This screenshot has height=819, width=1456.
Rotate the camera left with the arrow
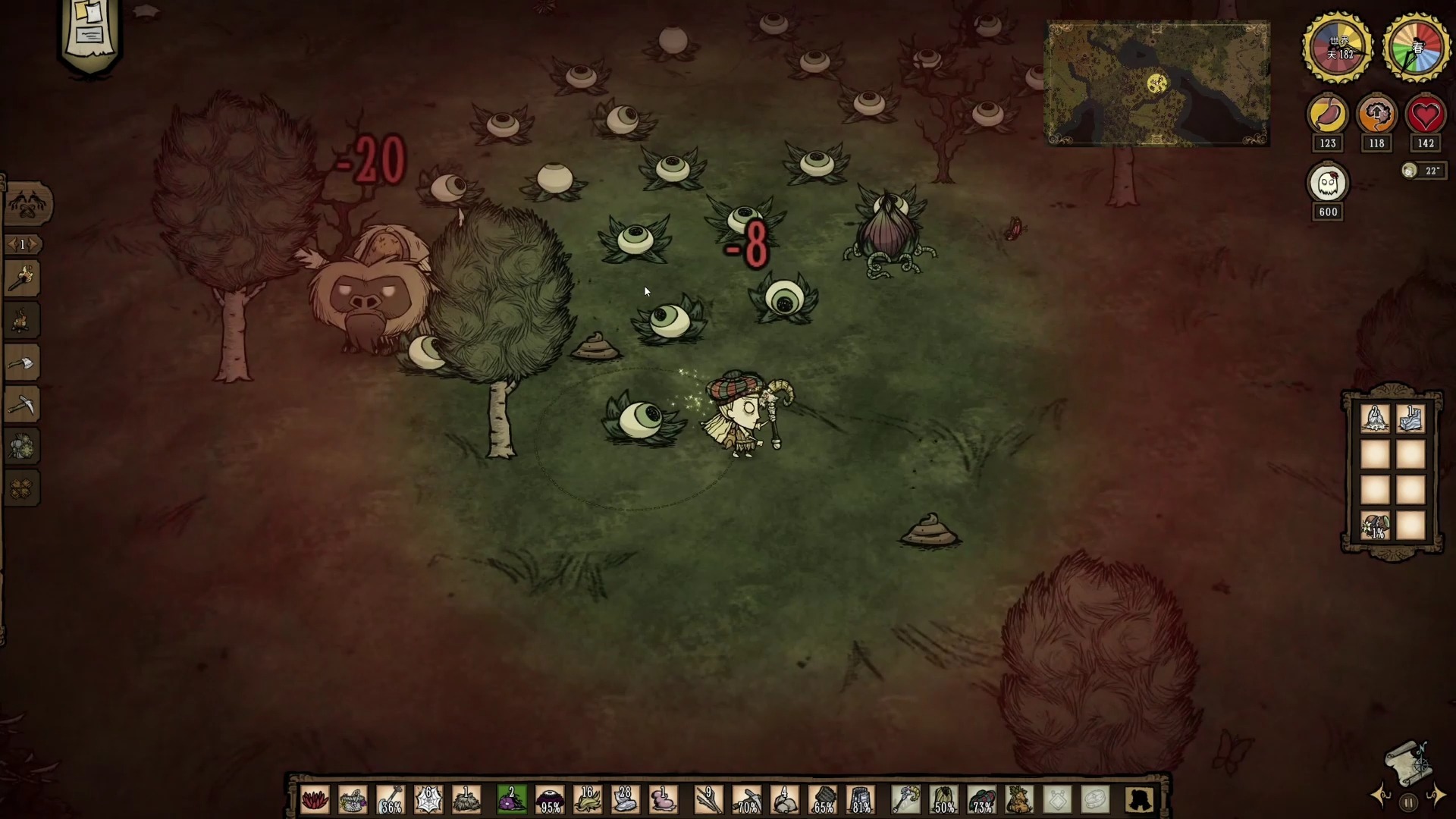tap(1380, 795)
